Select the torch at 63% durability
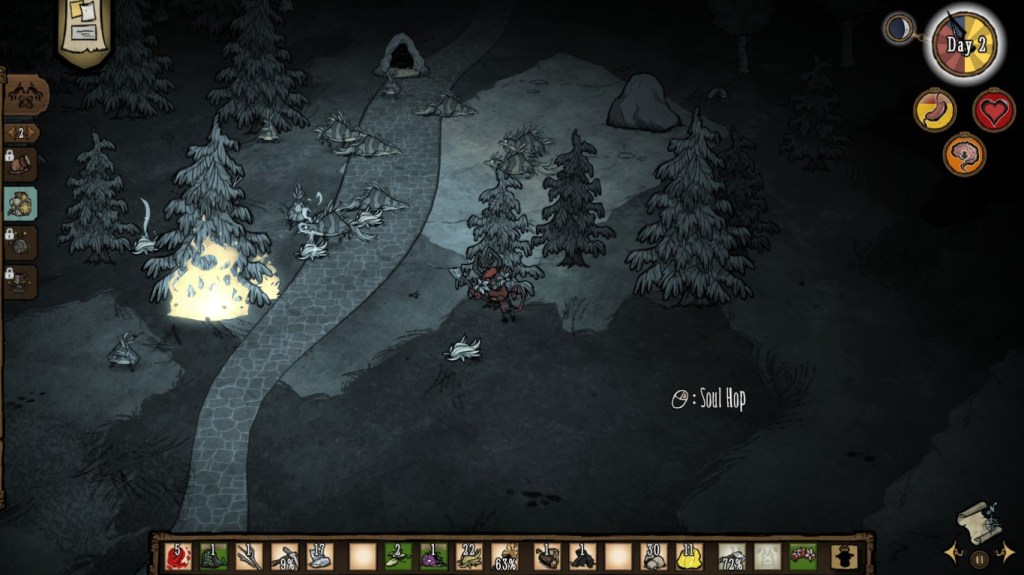This screenshot has width=1024, height=575. (x=505, y=556)
